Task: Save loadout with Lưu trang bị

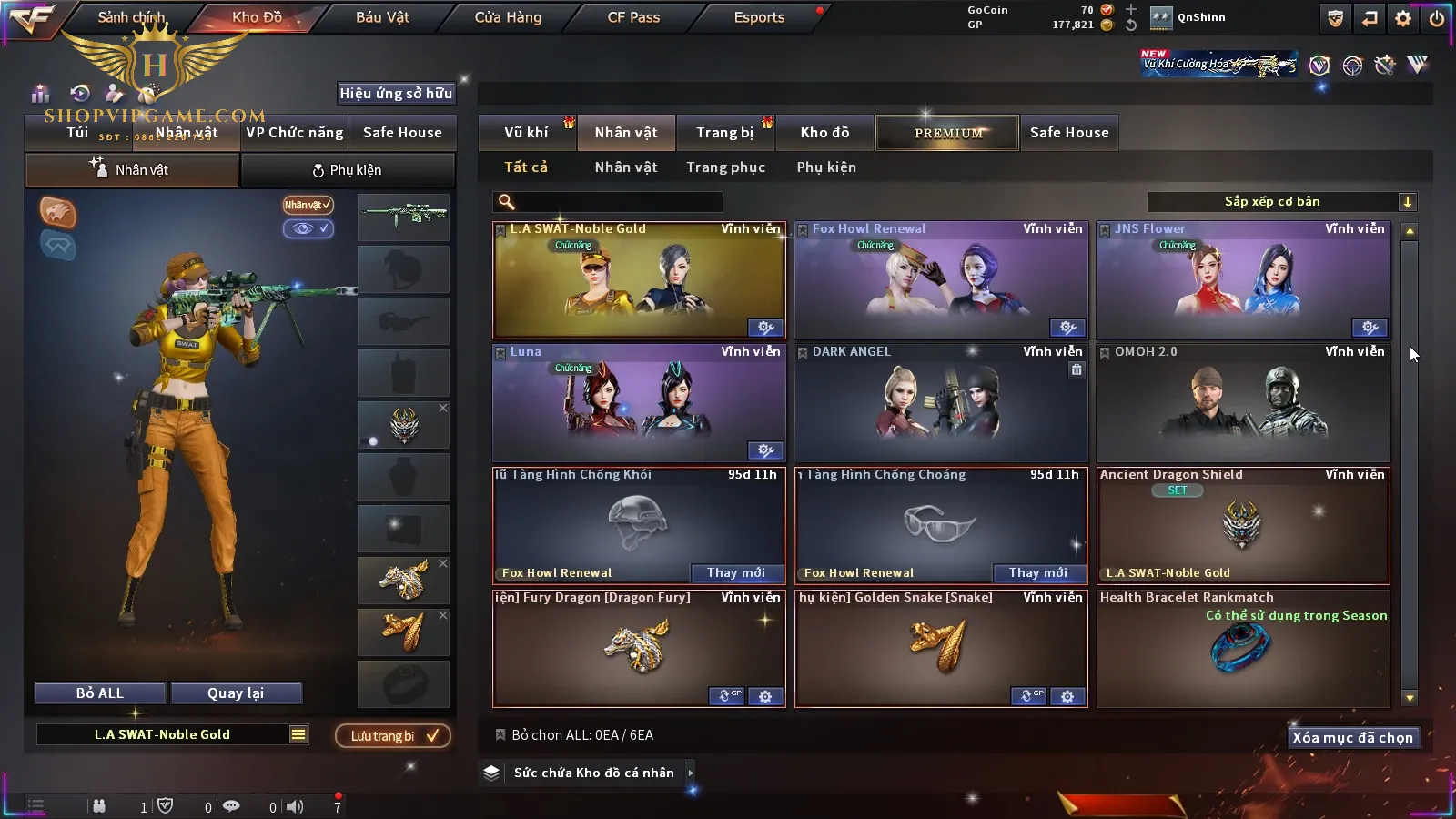Action: (393, 736)
